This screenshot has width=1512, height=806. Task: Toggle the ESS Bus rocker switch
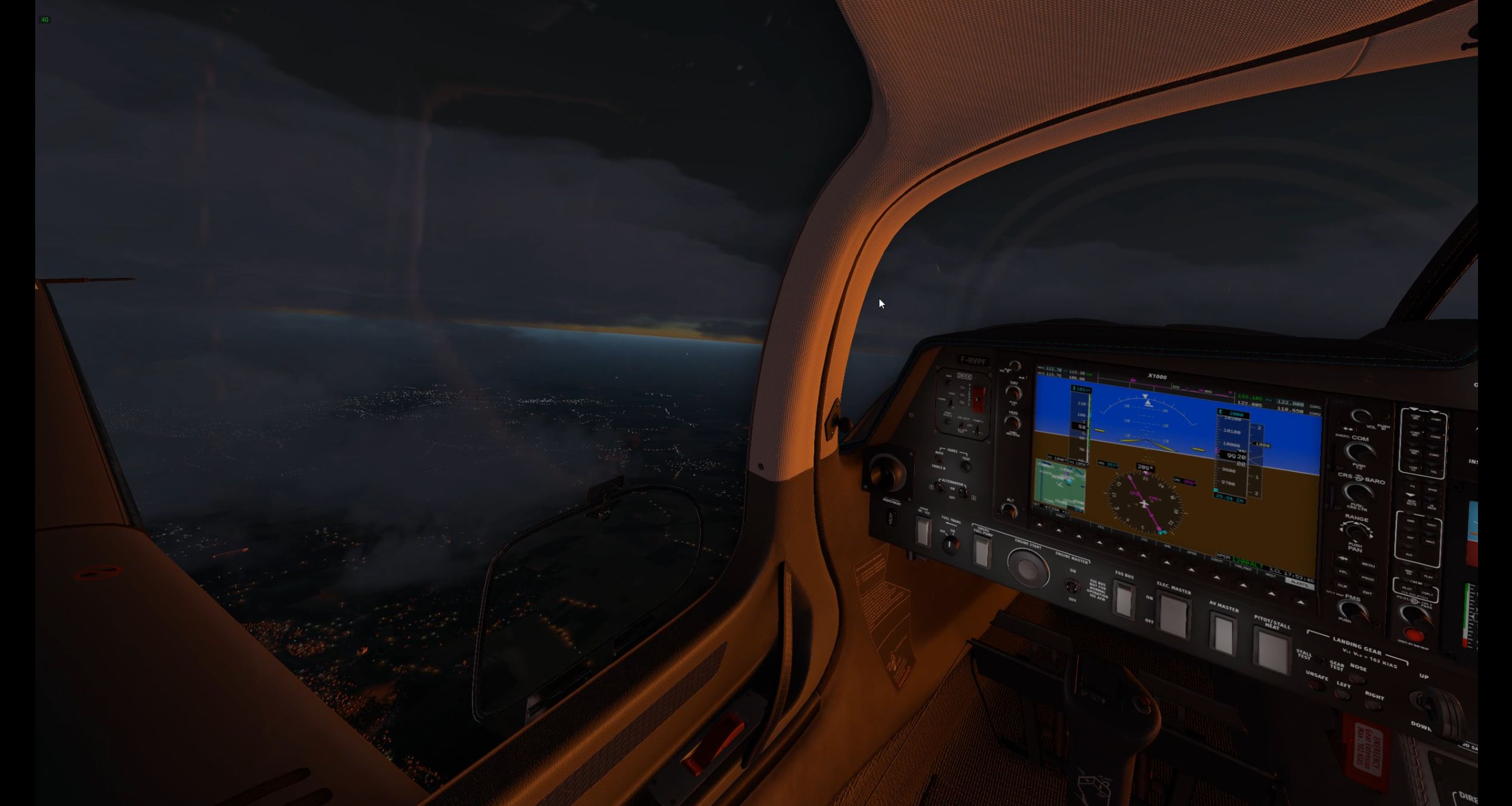(1124, 600)
